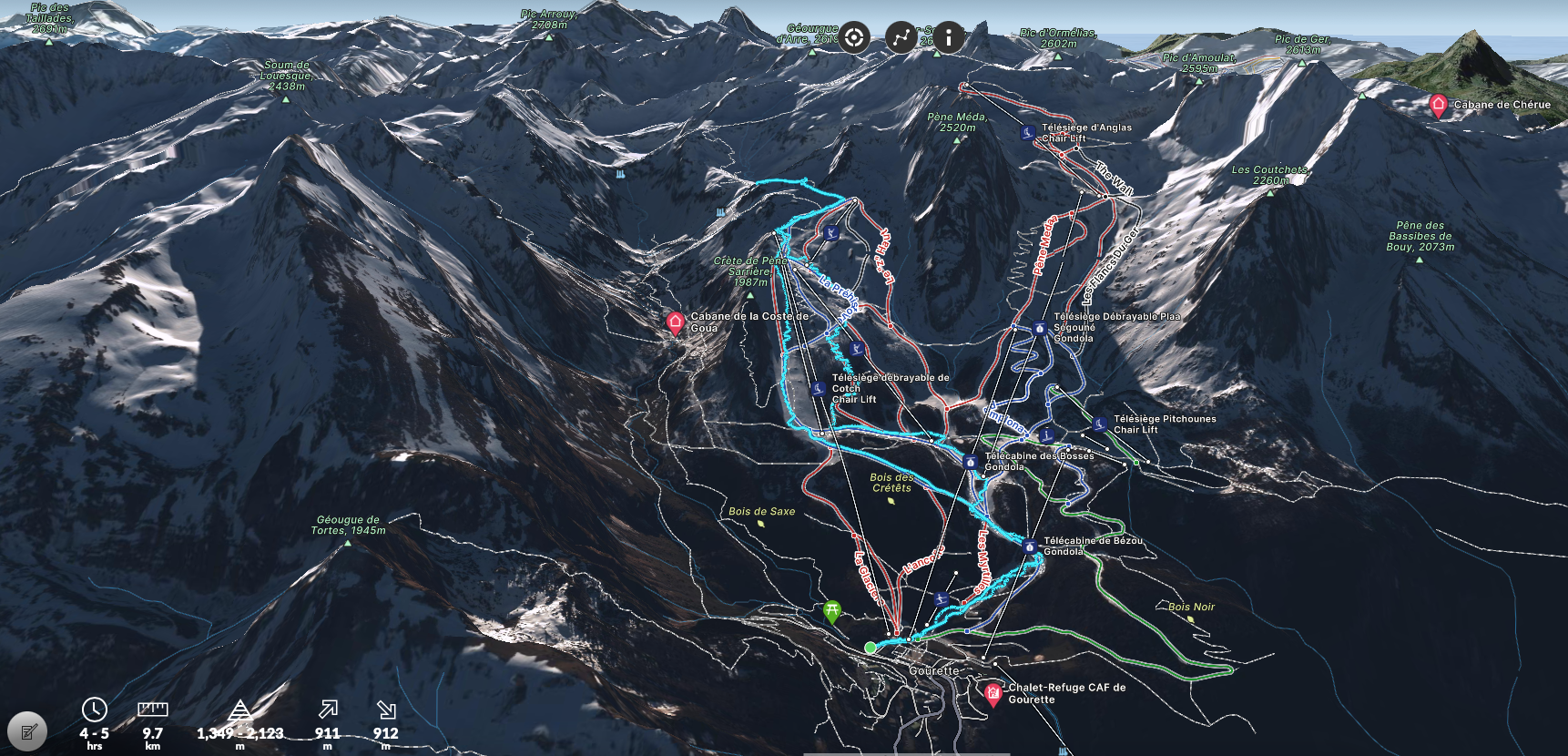Screen dimensions: 1568x756
Task: Select the Cabane de la Coste de Goua marker
Action: point(676,322)
